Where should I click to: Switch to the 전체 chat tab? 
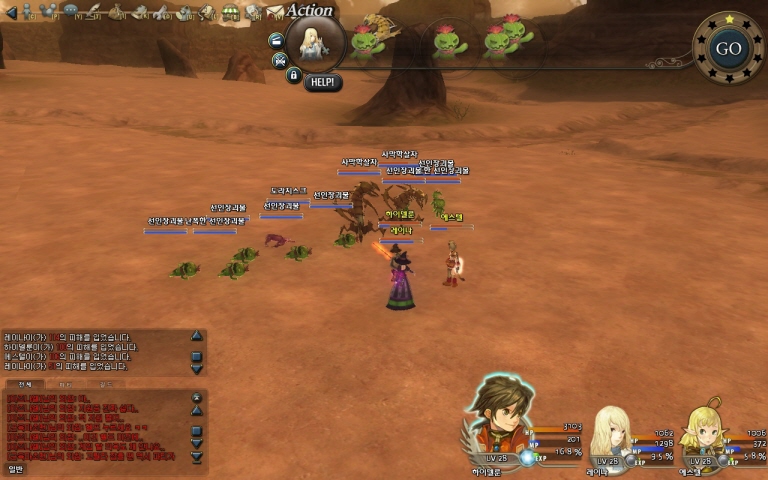(25, 384)
